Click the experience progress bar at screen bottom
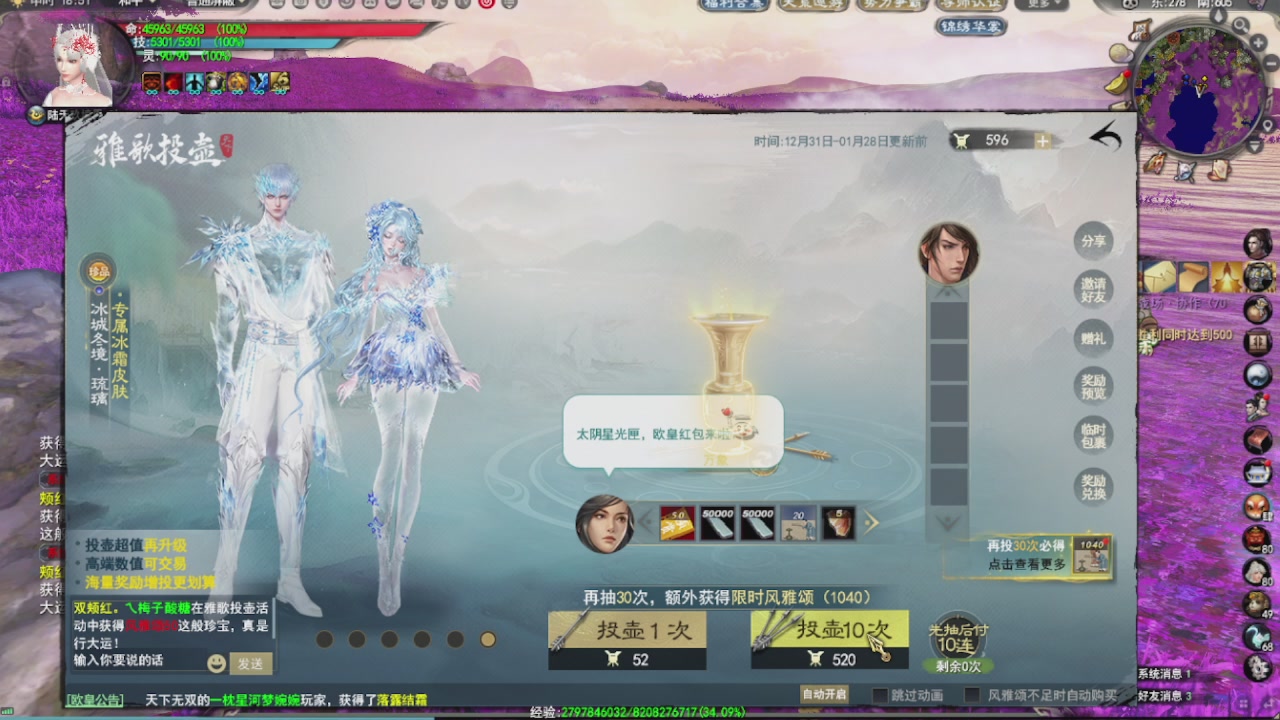1280x720 pixels. coord(640,714)
